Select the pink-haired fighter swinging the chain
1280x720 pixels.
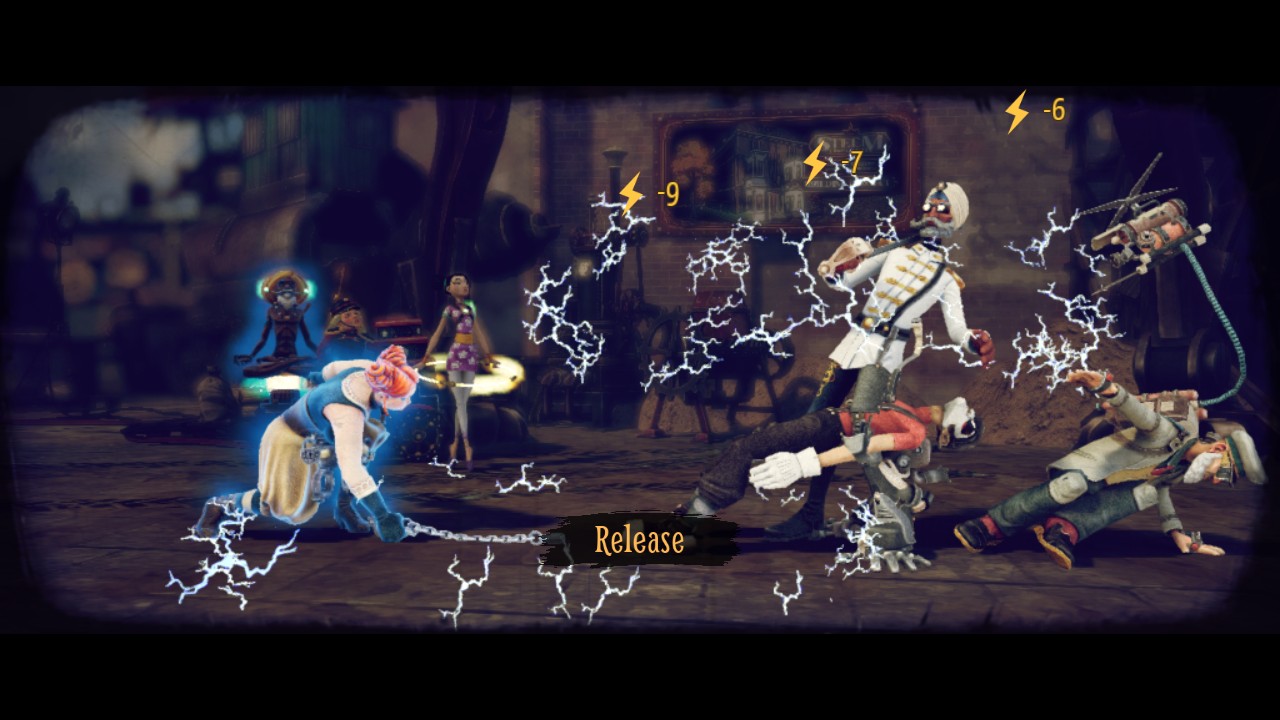(330, 440)
